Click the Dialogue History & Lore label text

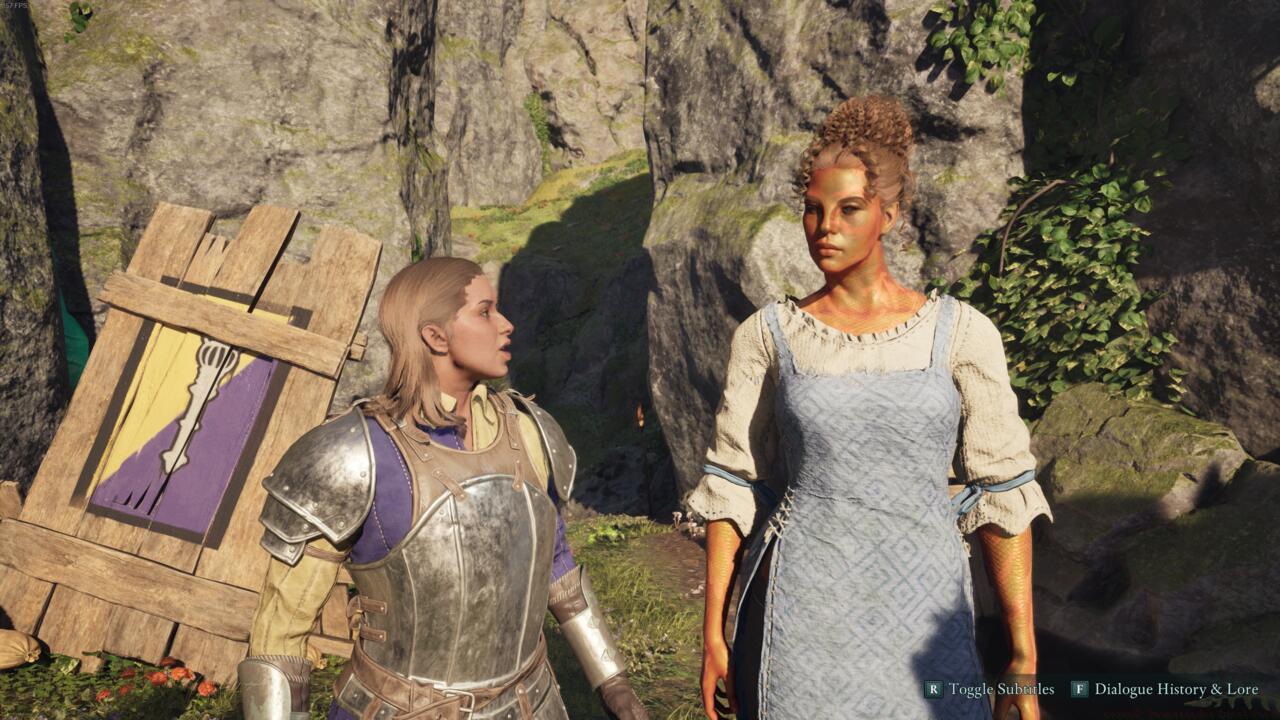tap(1178, 690)
